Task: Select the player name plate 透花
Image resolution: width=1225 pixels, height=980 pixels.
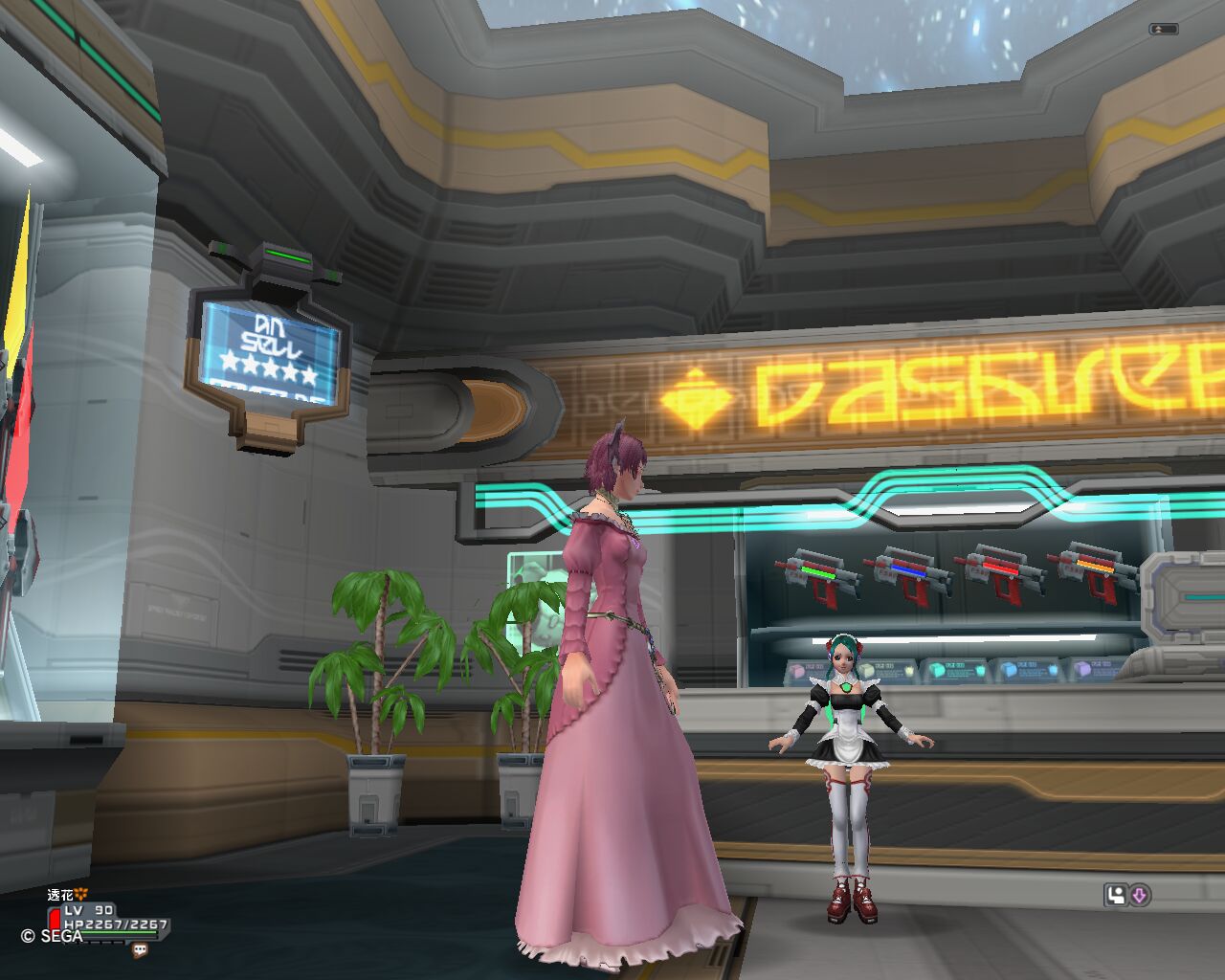Action: tap(61, 895)
